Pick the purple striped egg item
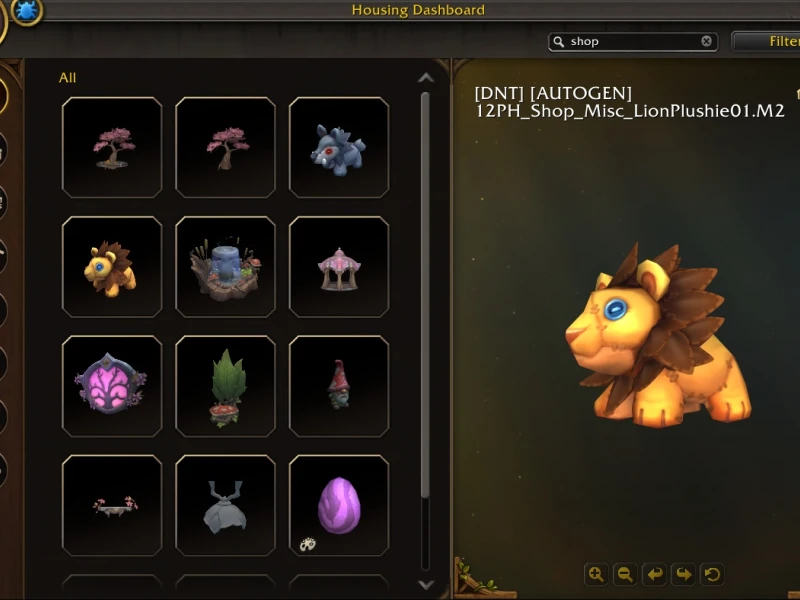 point(339,505)
